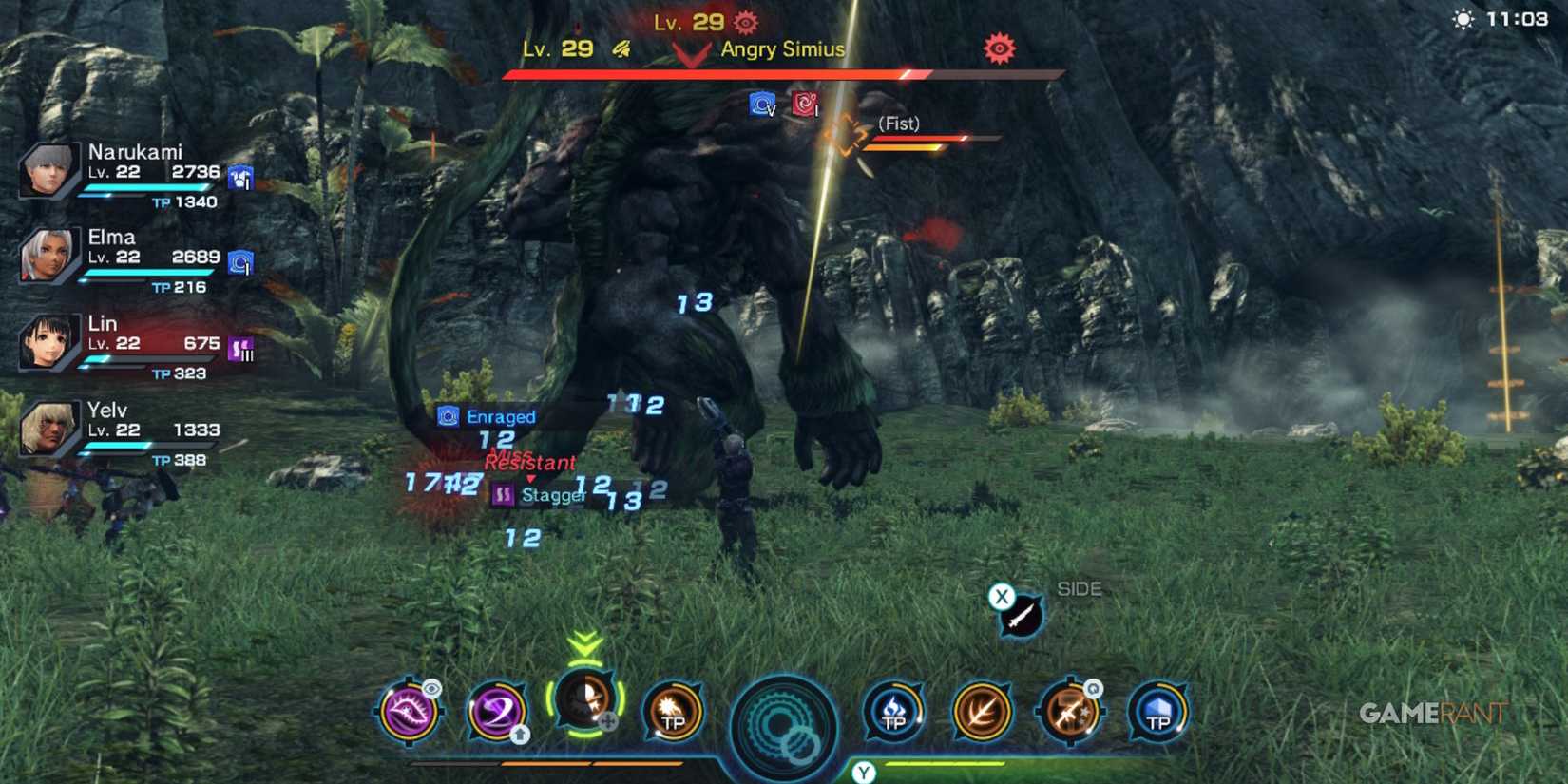The width and height of the screenshot is (1568, 784).
Task: Select the purple eye-shaped art on the palette
Action: pos(411,713)
